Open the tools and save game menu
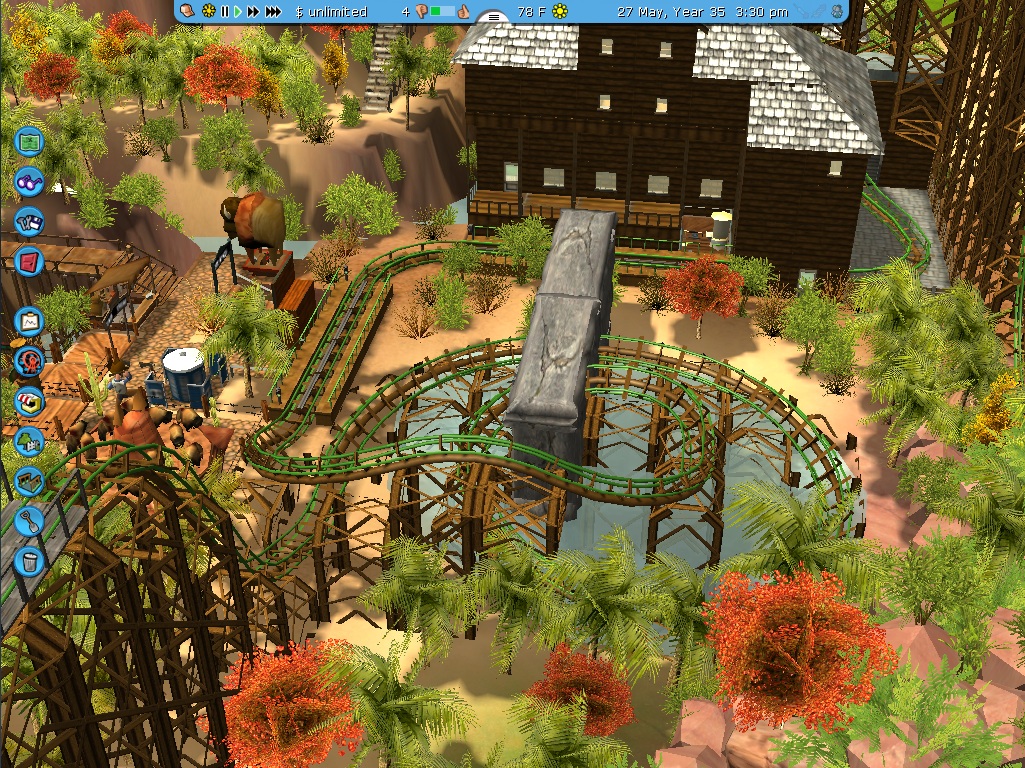 [30, 222]
